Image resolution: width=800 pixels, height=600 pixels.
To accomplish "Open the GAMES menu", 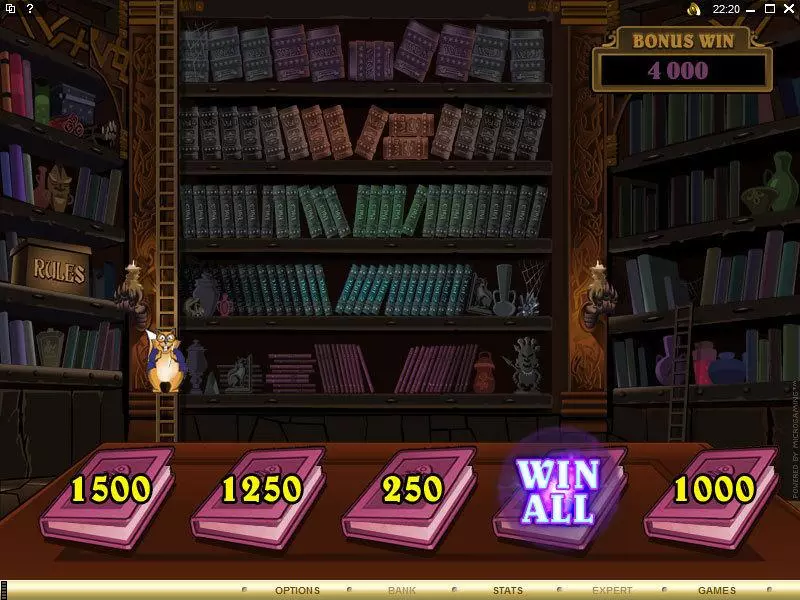I will point(717,591).
